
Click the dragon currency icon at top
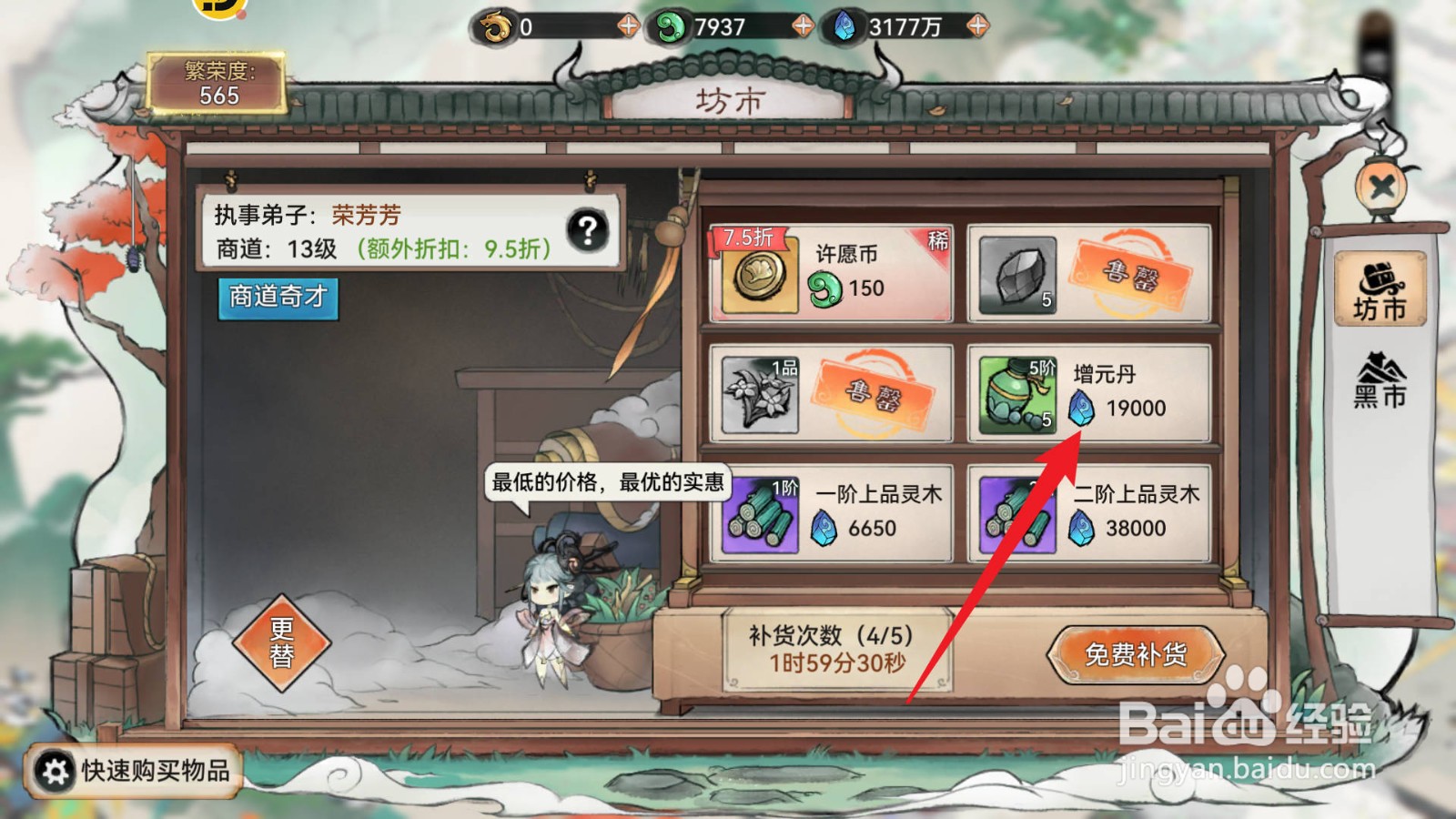point(492,25)
